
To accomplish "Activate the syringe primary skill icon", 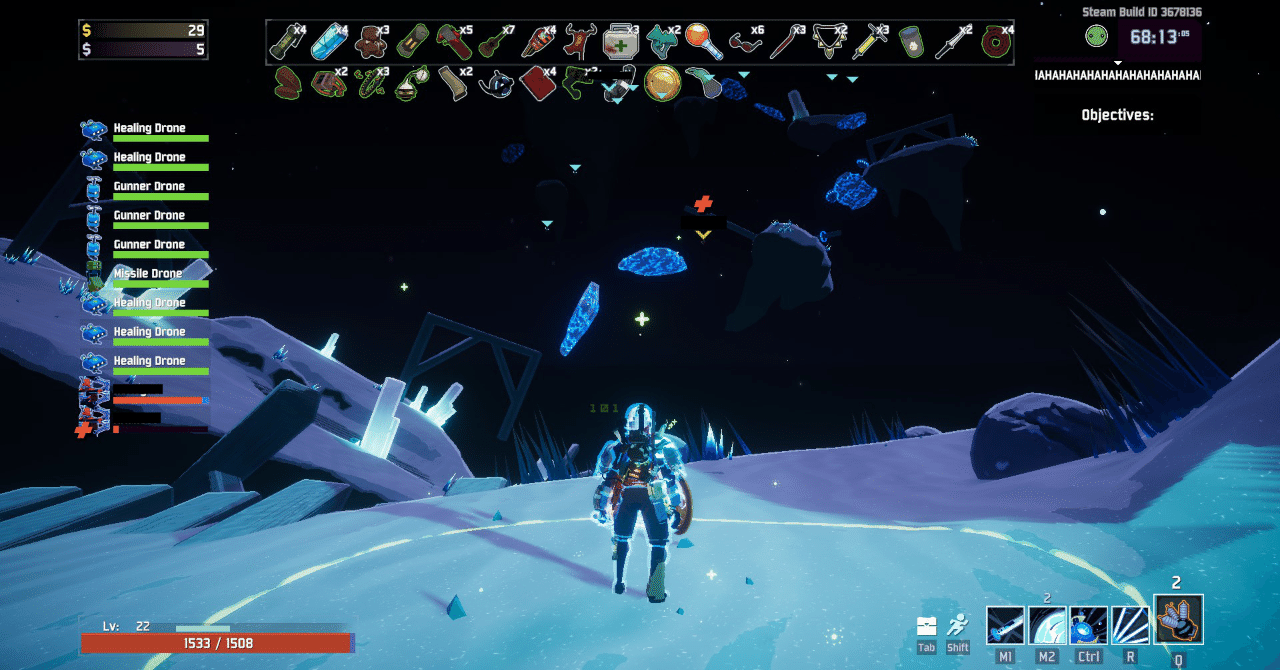I will point(1005,625).
